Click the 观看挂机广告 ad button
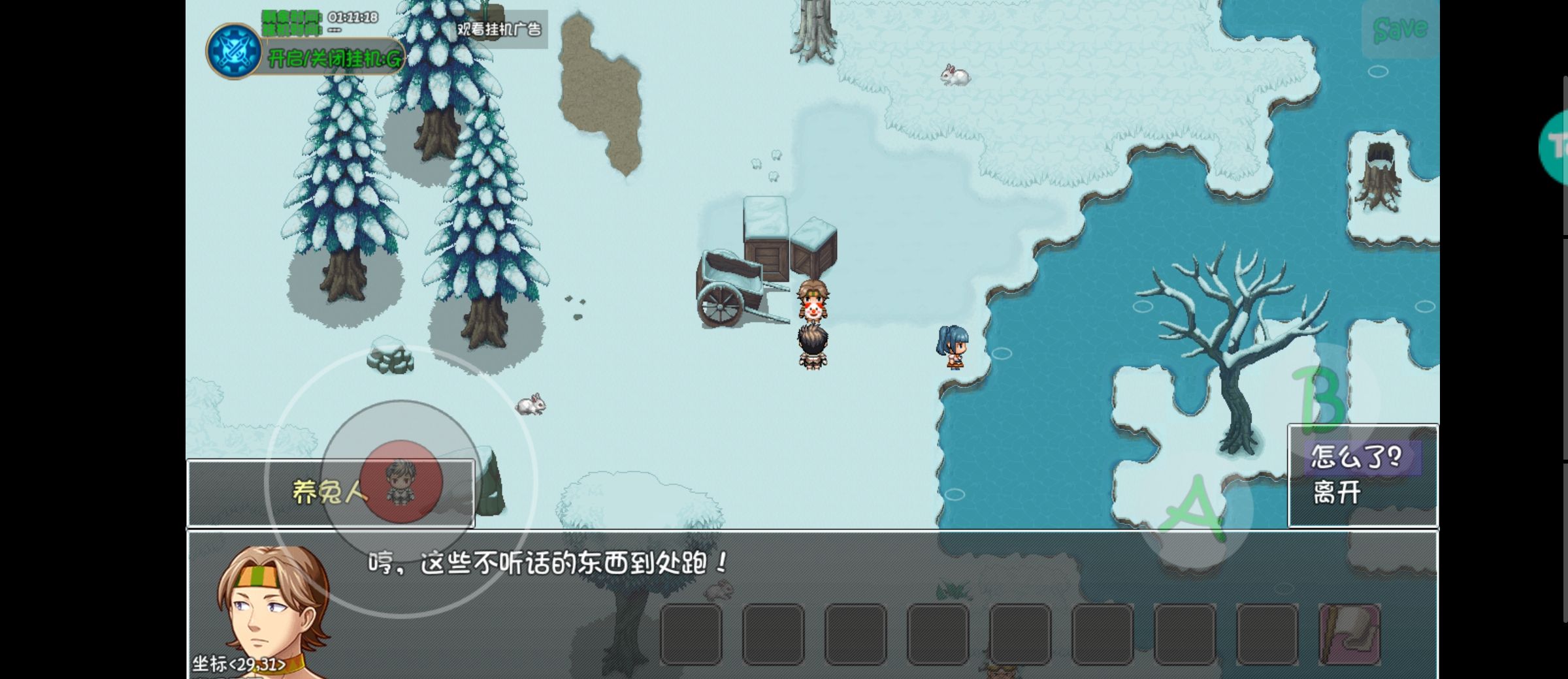The width and height of the screenshot is (1568, 679). pos(500,29)
